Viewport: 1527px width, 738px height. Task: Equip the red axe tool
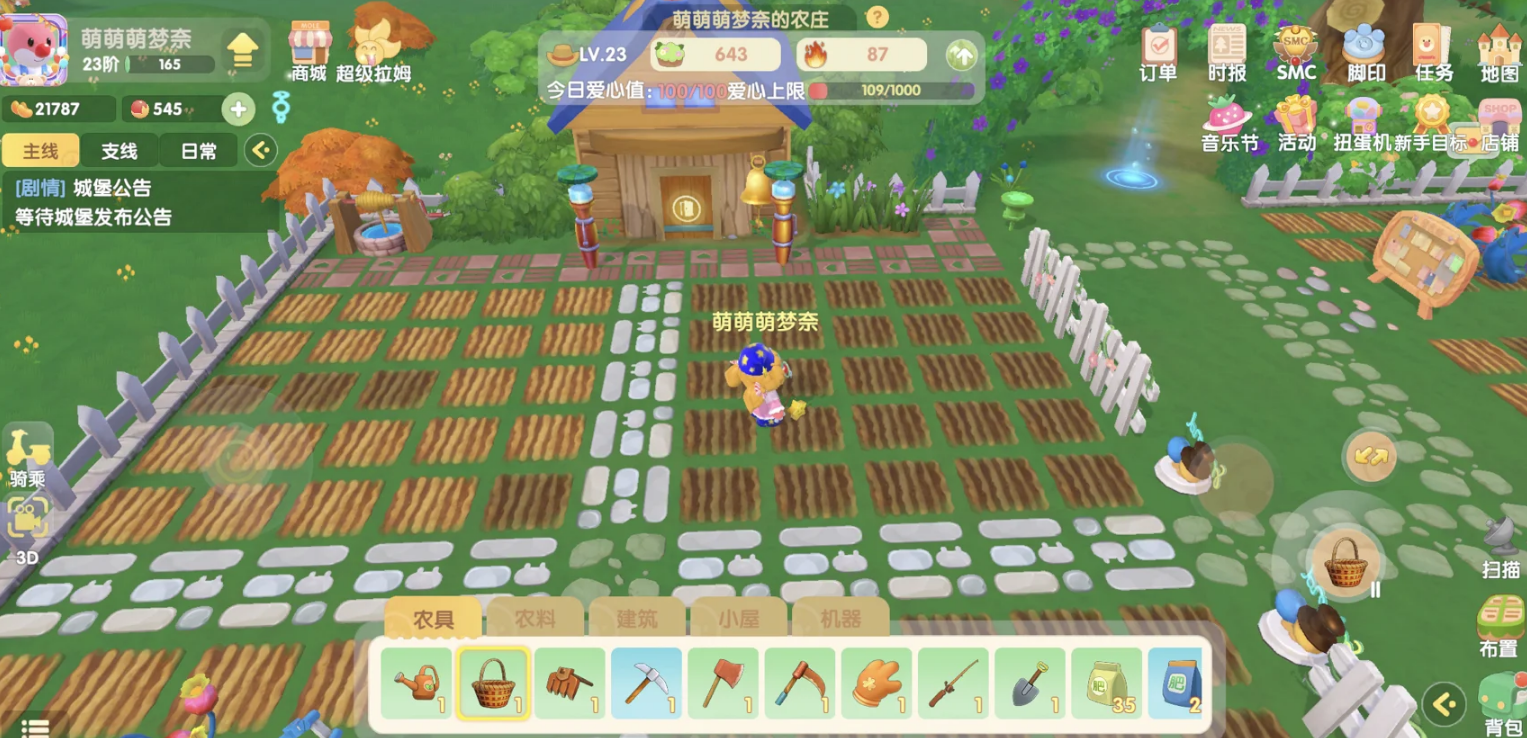tap(723, 684)
